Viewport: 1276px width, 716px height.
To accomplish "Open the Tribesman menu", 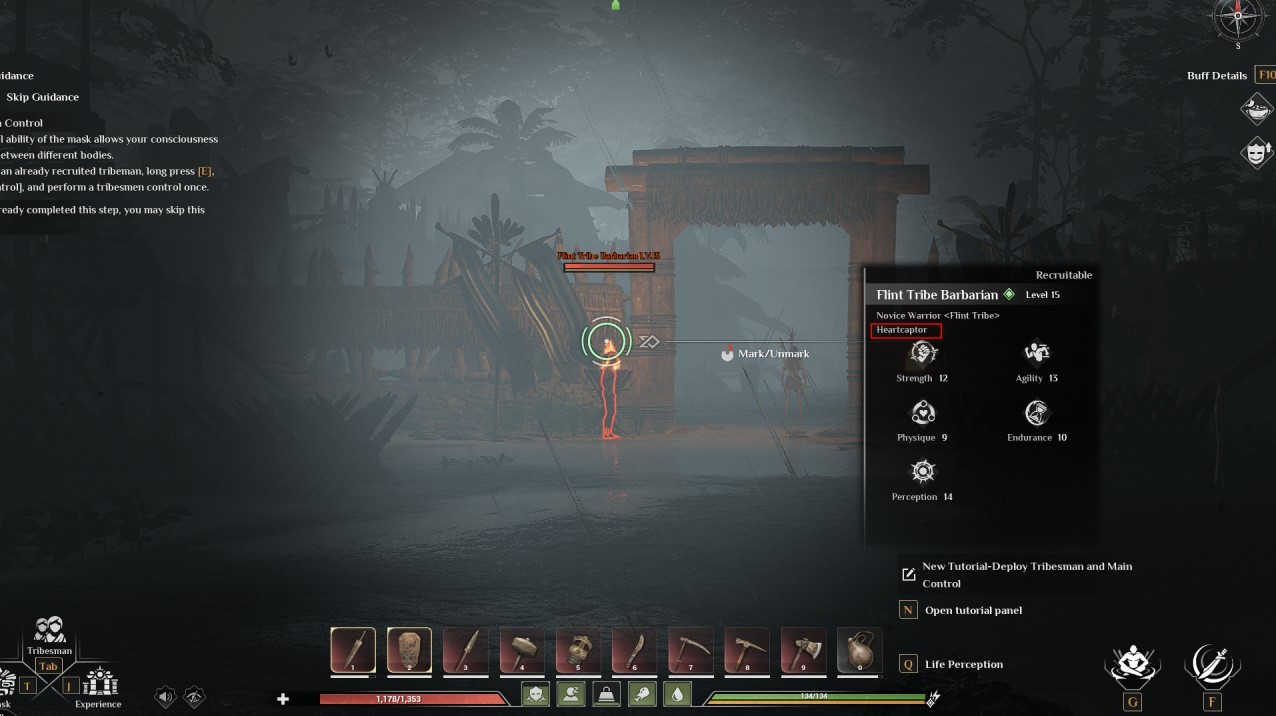I will [x=49, y=636].
